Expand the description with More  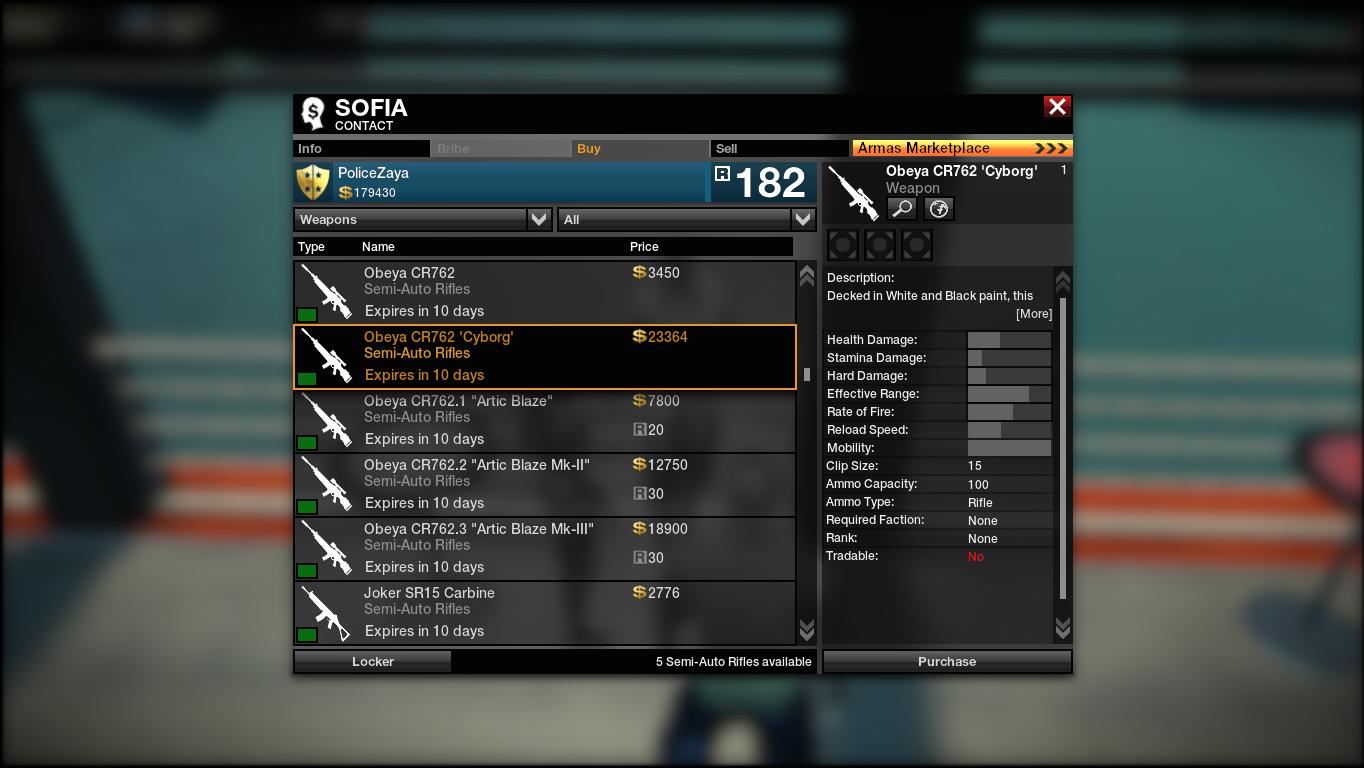[1034, 314]
